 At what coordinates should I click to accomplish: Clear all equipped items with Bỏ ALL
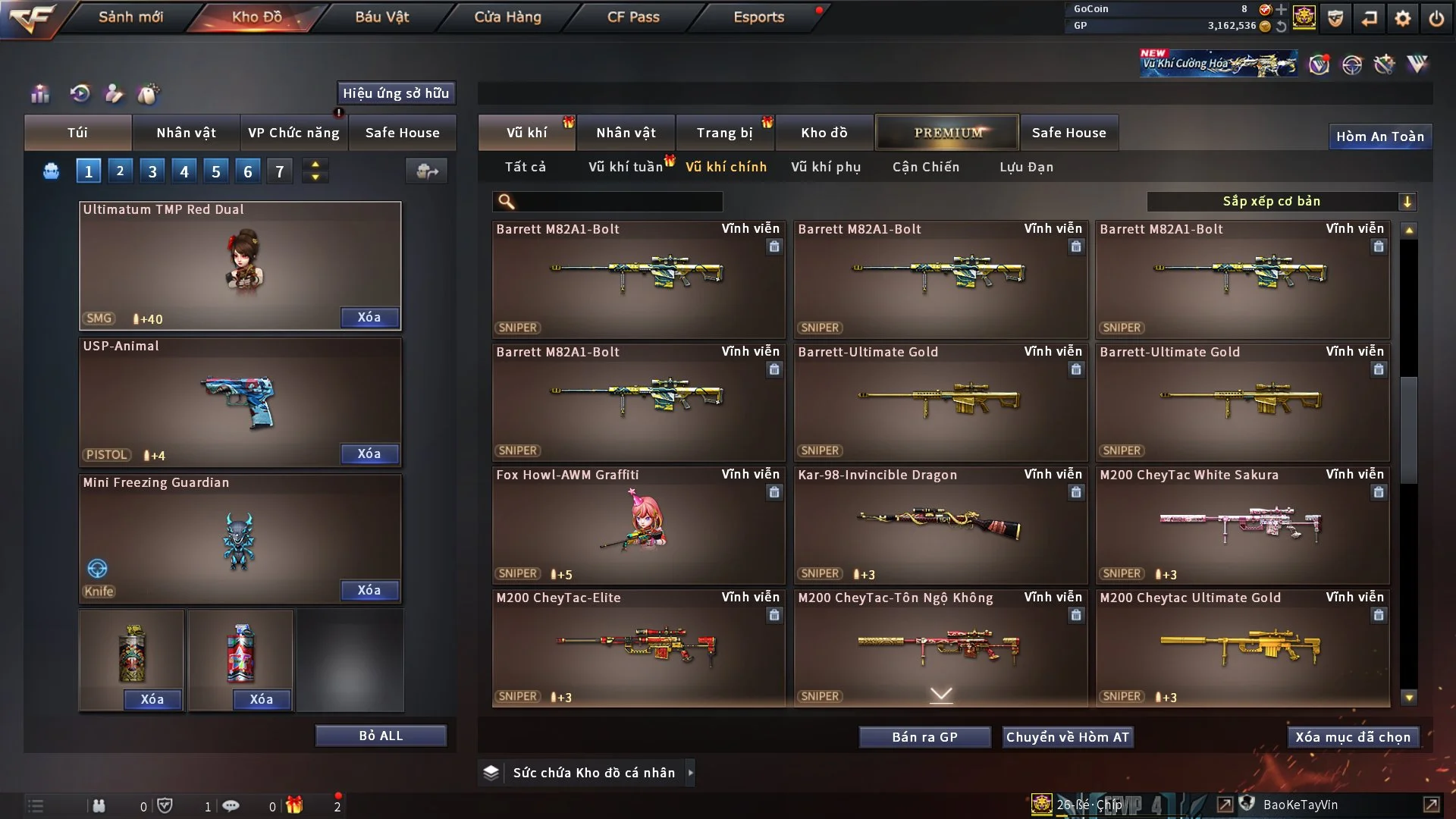point(381,736)
